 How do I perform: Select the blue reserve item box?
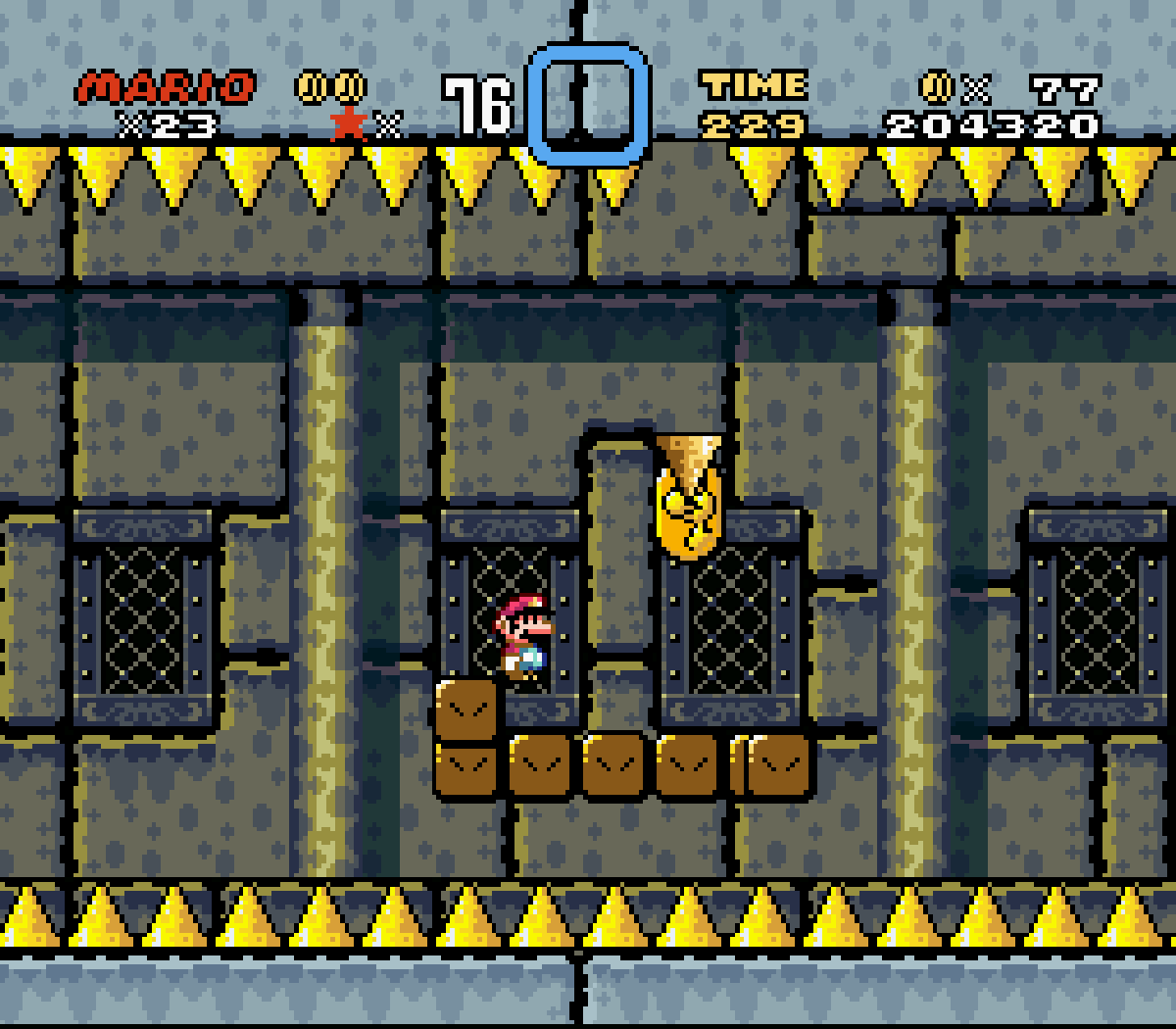[588, 104]
